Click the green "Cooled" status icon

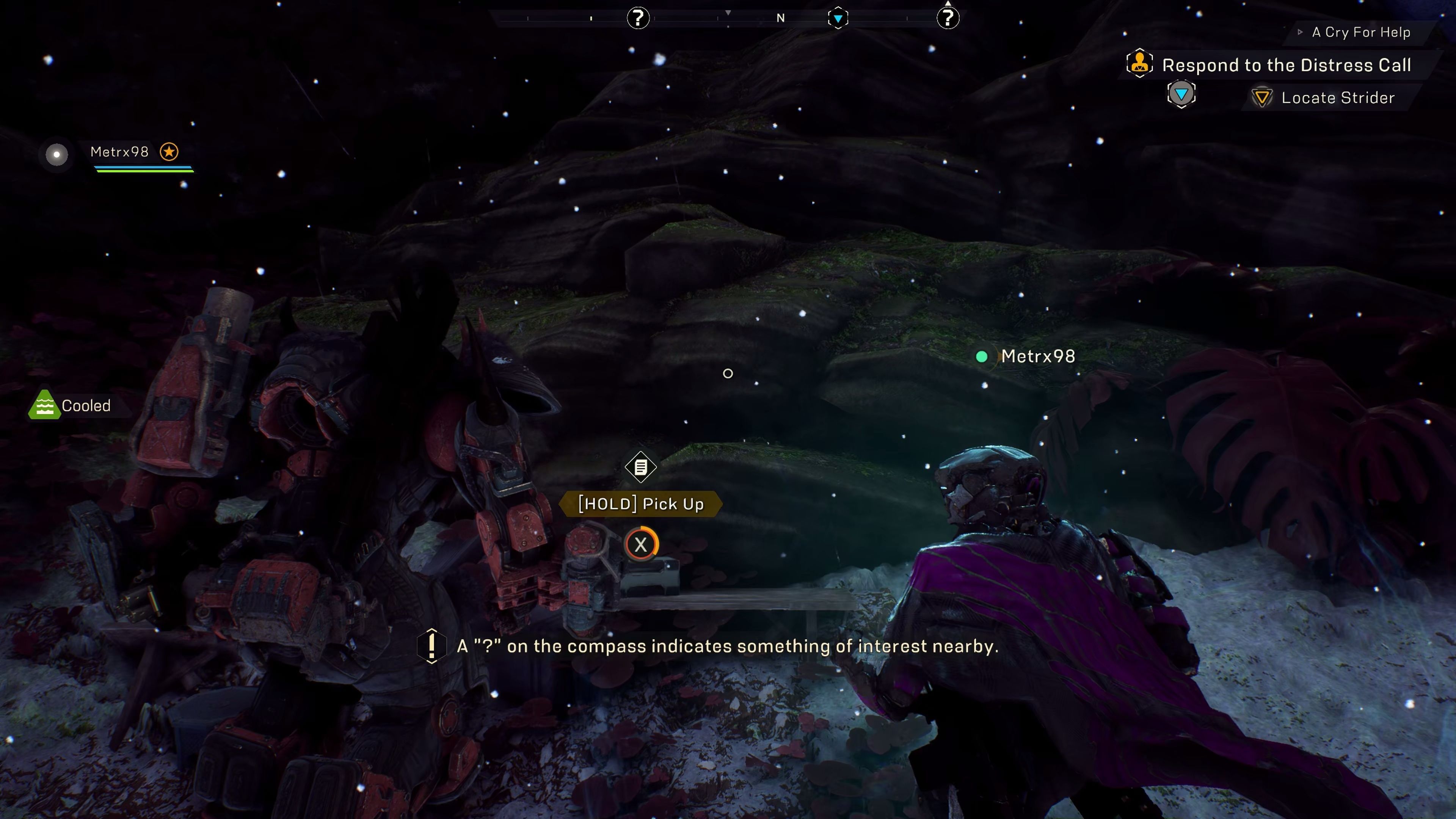click(x=44, y=405)
